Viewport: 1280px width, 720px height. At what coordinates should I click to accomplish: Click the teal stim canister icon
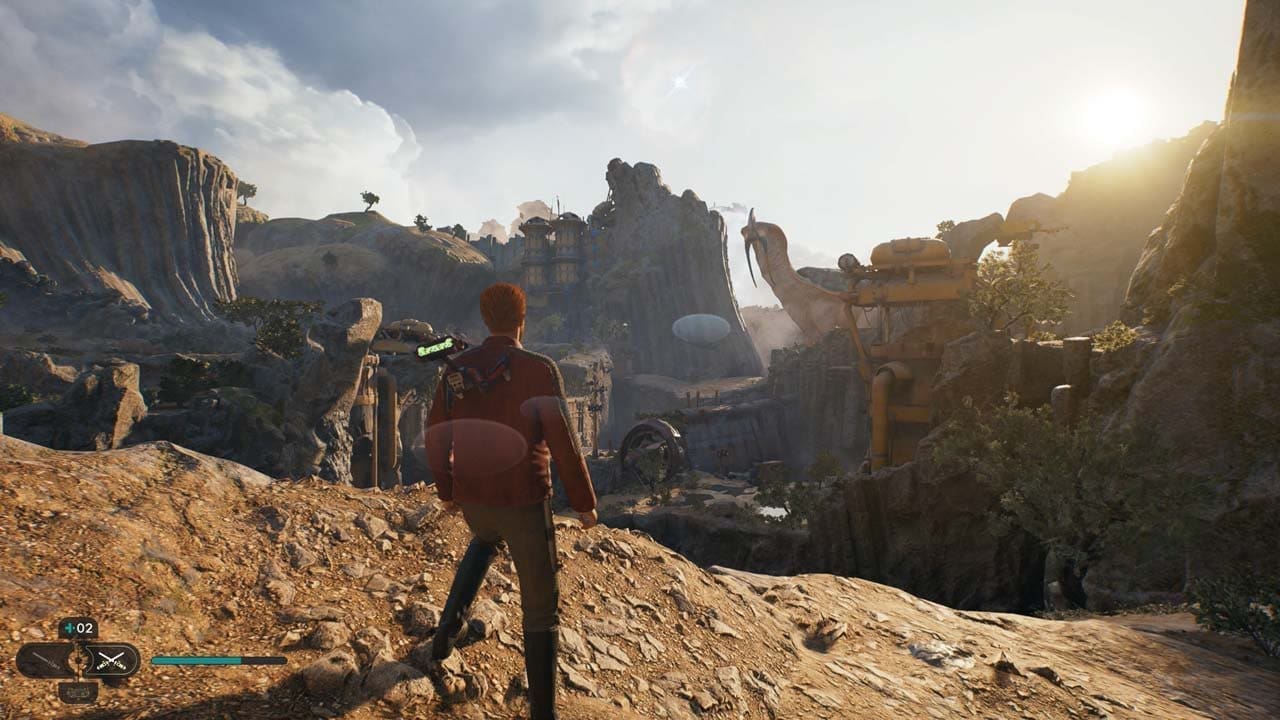pyautogui.click(x=69, y=628)
